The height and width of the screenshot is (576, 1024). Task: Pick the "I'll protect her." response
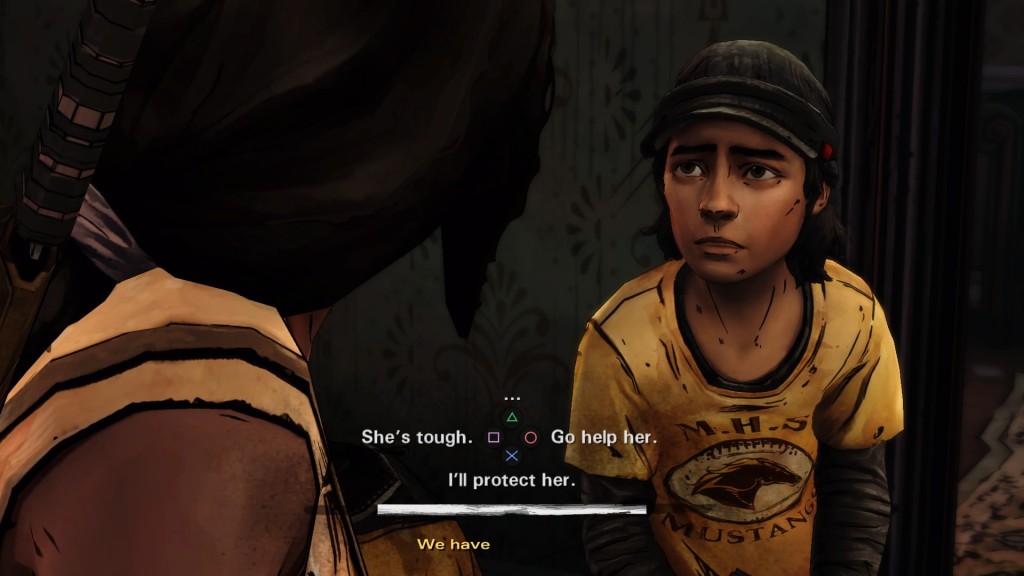pyautogui.click(x=512, y=480)
